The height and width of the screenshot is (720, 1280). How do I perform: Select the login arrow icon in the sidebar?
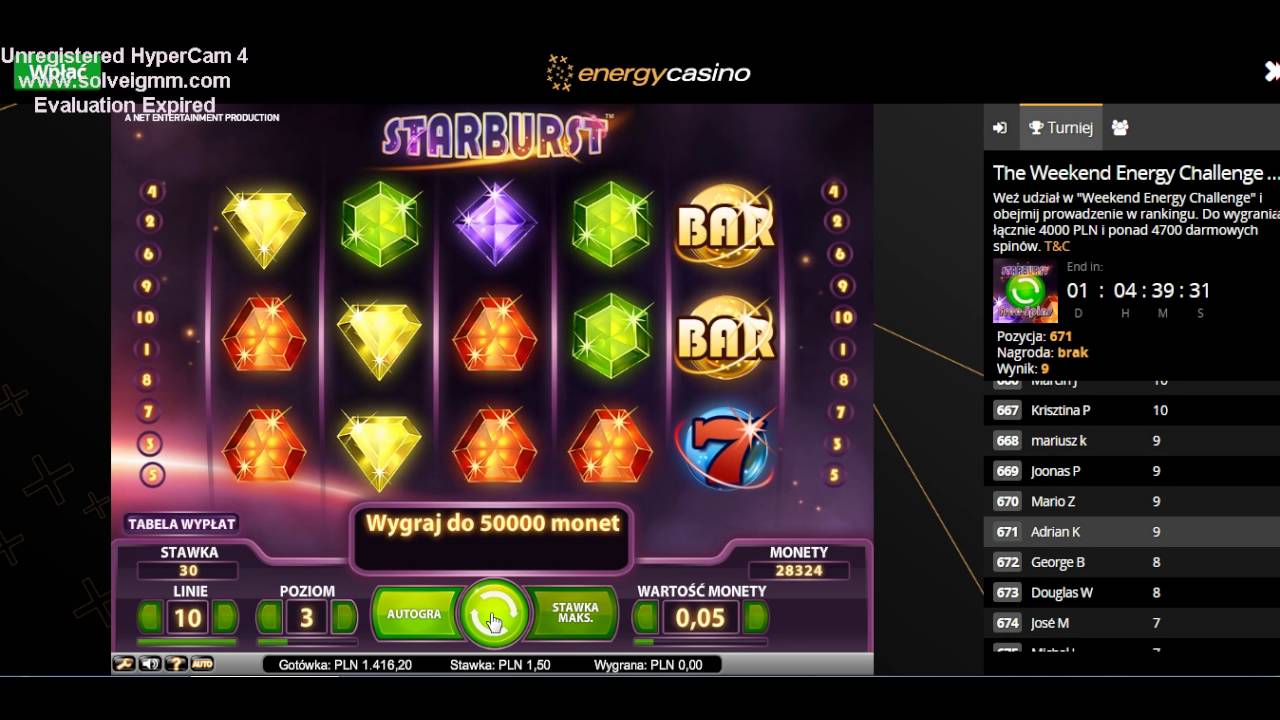coord(999,127)
